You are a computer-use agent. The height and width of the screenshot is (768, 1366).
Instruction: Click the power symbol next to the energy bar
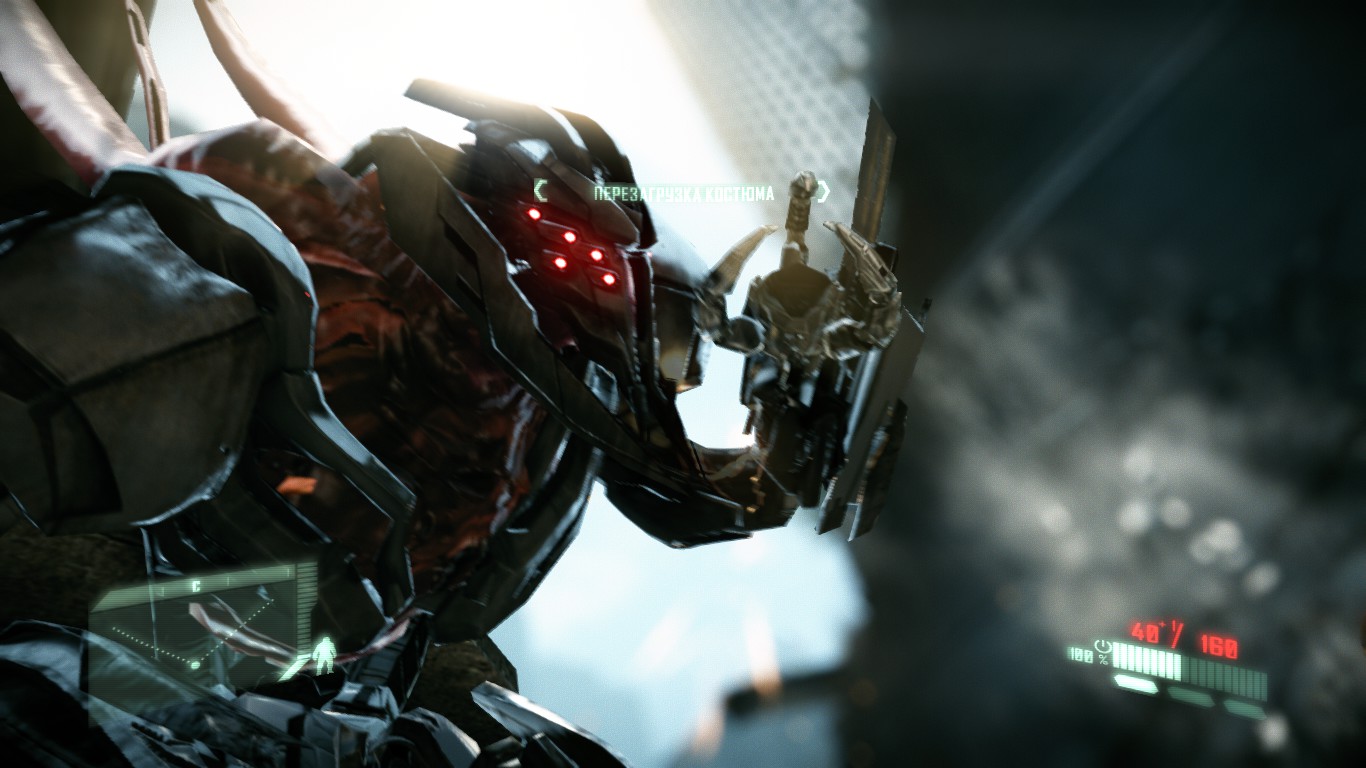(1103, 648)
